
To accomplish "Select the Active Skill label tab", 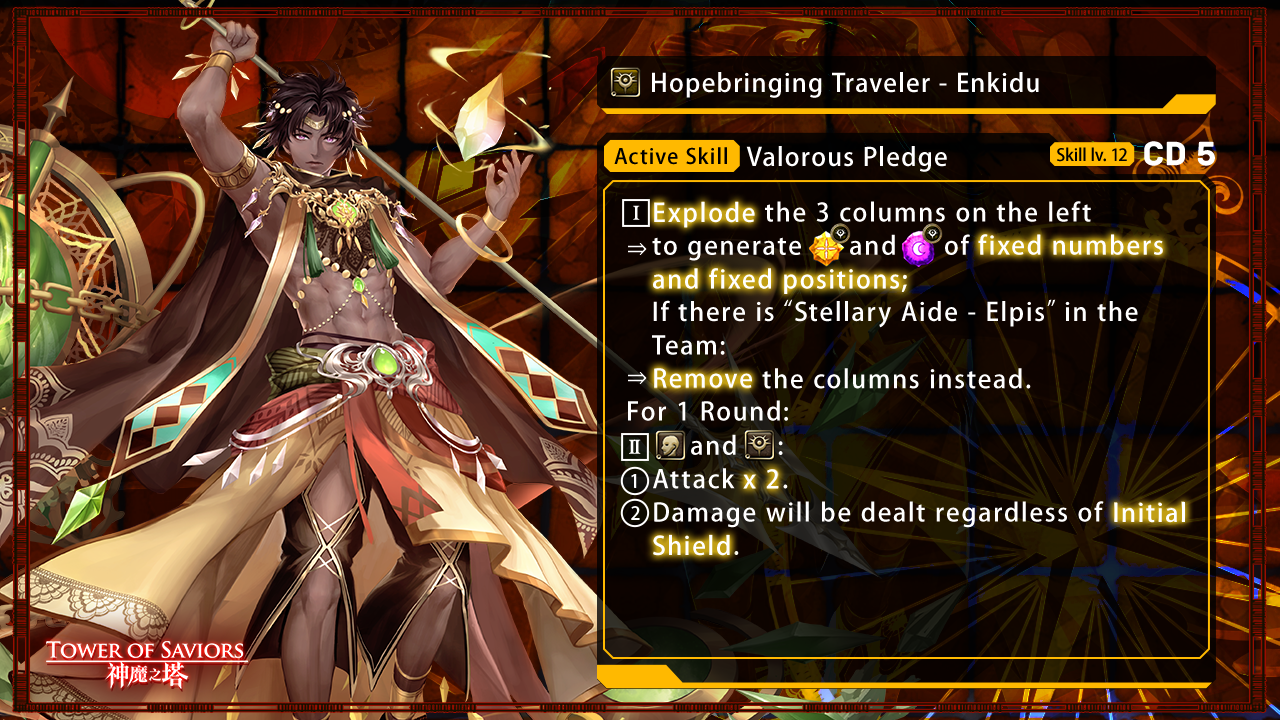I will coord(671,156).
